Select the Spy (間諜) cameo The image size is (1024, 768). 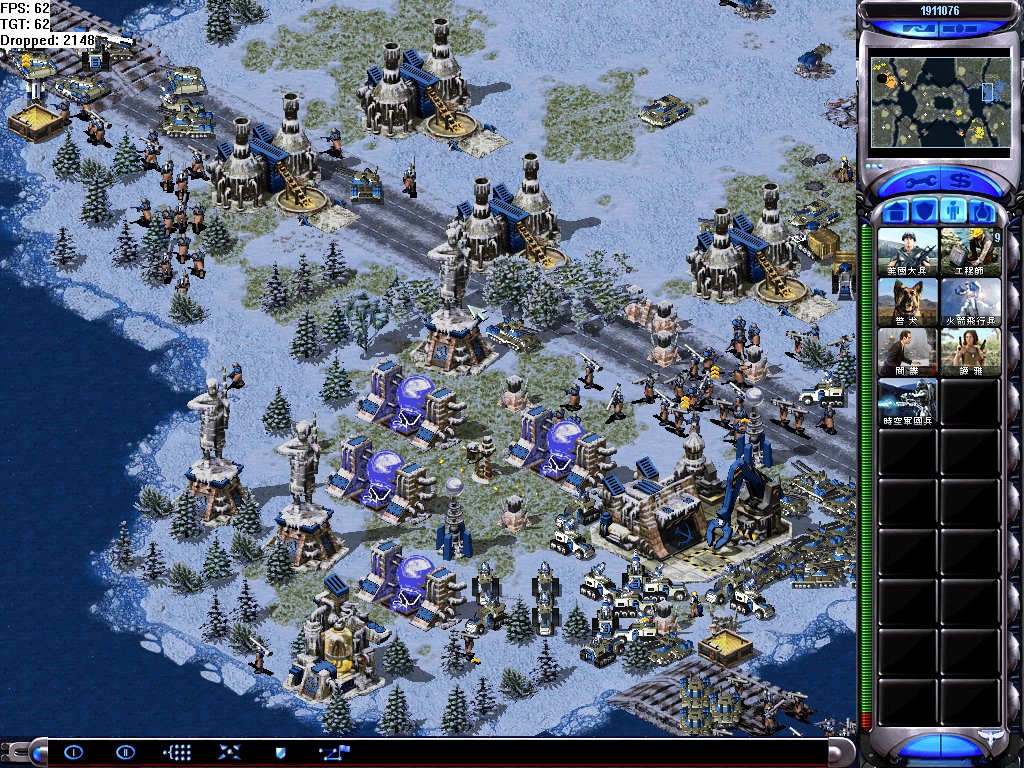[908, 352]
